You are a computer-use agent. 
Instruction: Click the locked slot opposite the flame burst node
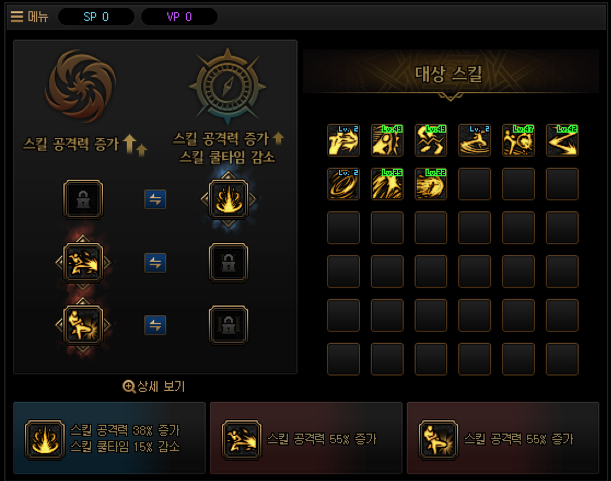[x=83, y=200]
